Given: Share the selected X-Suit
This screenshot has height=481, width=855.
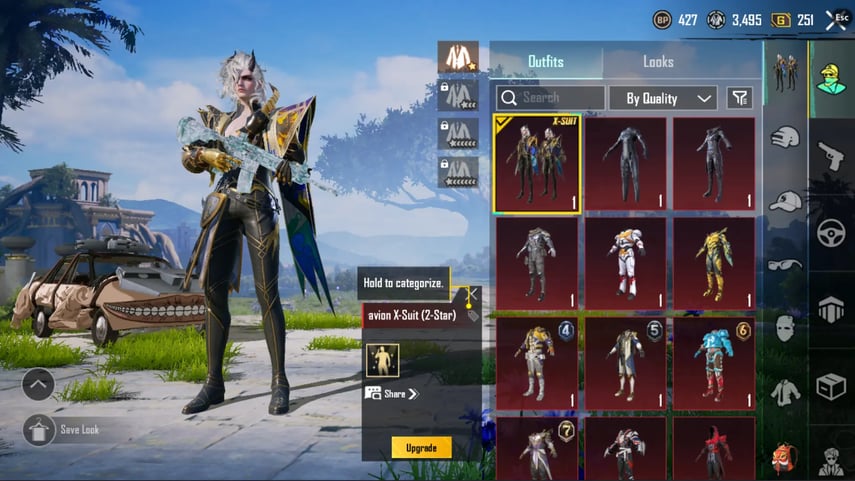Looking at the screenshot, I should point(392,394).
